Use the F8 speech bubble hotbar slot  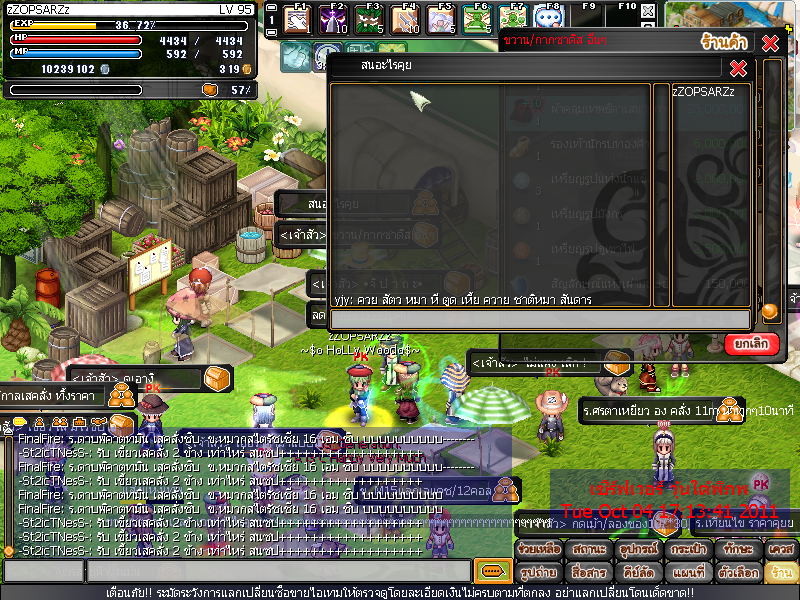pos(546,19)
